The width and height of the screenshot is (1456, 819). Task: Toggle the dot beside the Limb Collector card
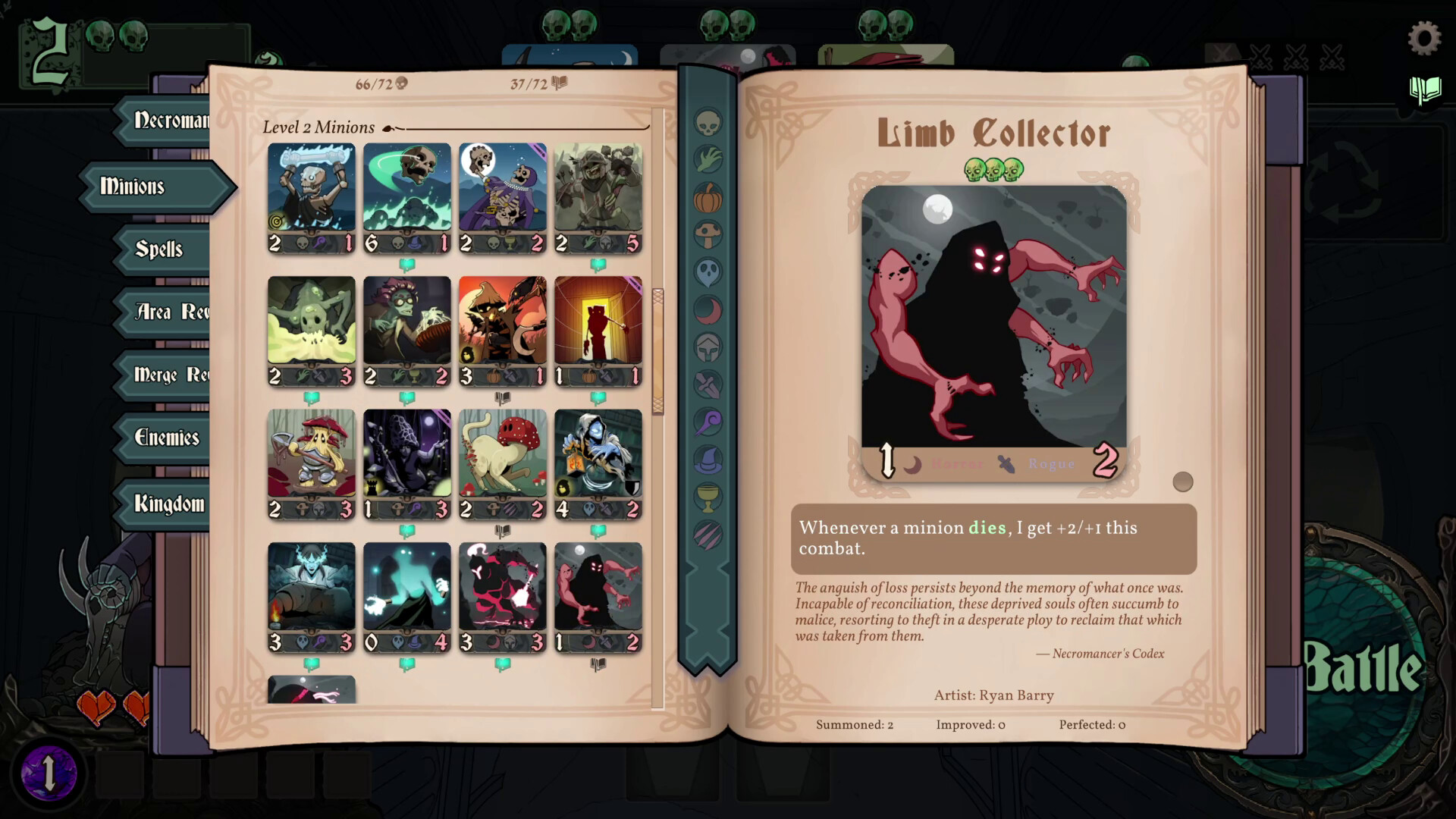[x=1183, y=481]
